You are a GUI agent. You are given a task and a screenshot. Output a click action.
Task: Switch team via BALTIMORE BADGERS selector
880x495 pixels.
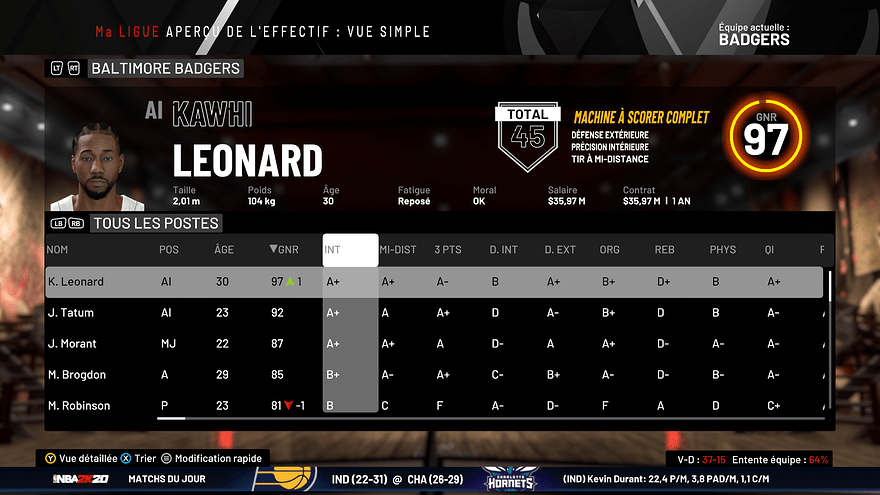[x=165, y=69]
